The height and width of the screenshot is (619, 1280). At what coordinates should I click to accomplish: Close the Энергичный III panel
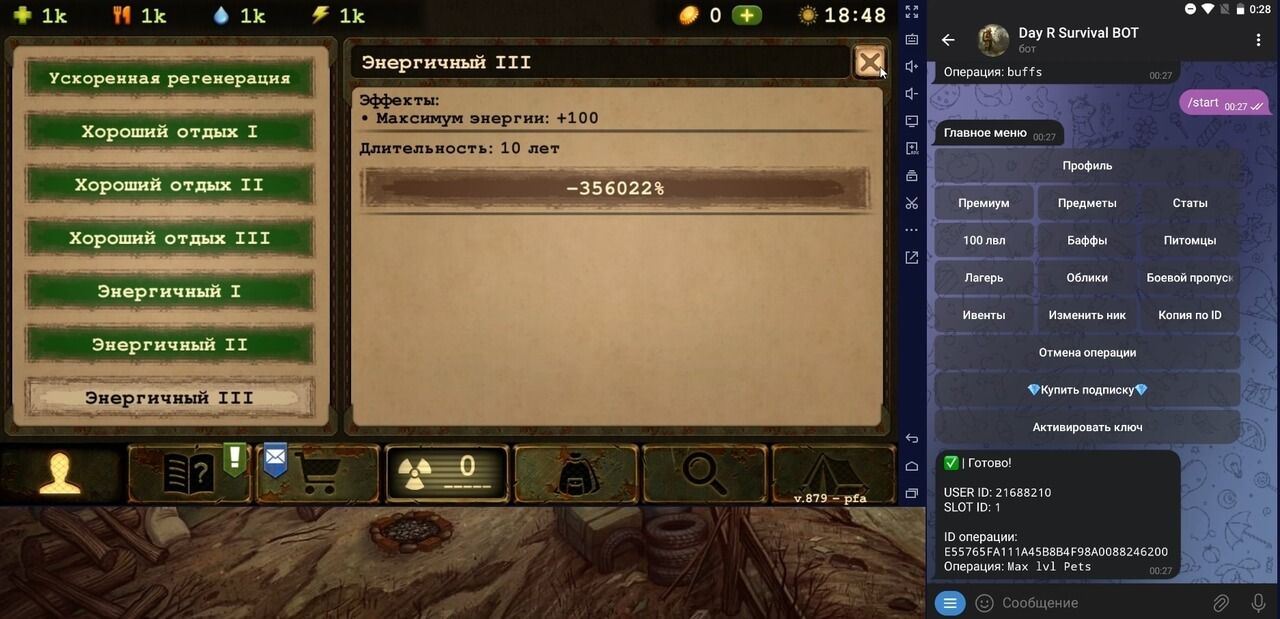click(x=870, y=63)
